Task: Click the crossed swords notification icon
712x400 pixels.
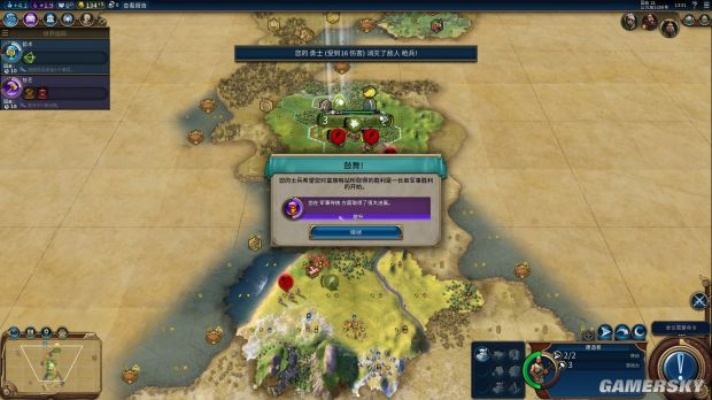Action: (699, 300)
